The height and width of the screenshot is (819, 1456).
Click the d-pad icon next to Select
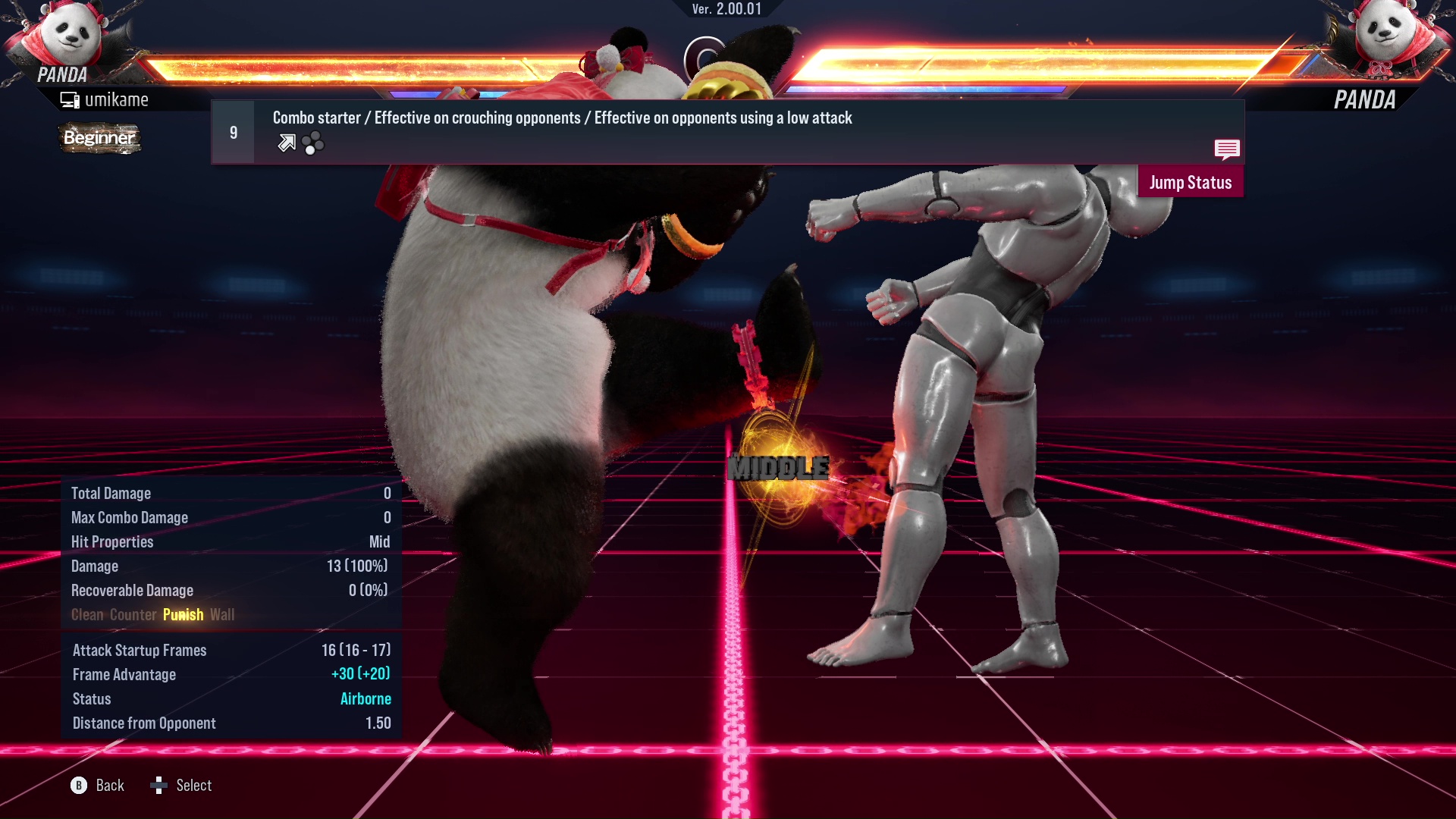pyautogui.click(x=160, y=786)
